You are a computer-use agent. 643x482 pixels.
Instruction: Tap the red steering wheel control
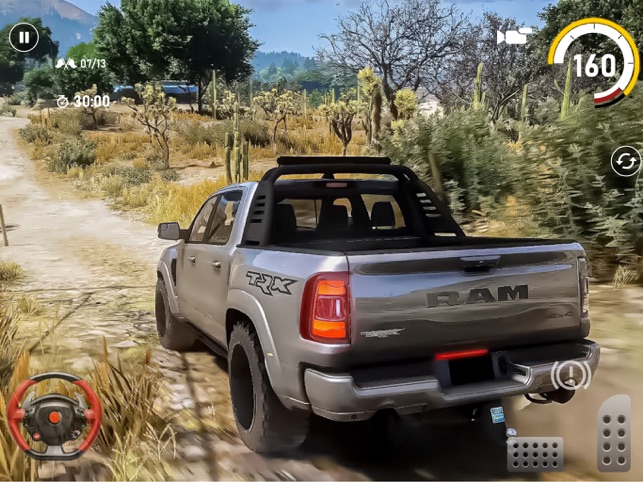[54, 416]
